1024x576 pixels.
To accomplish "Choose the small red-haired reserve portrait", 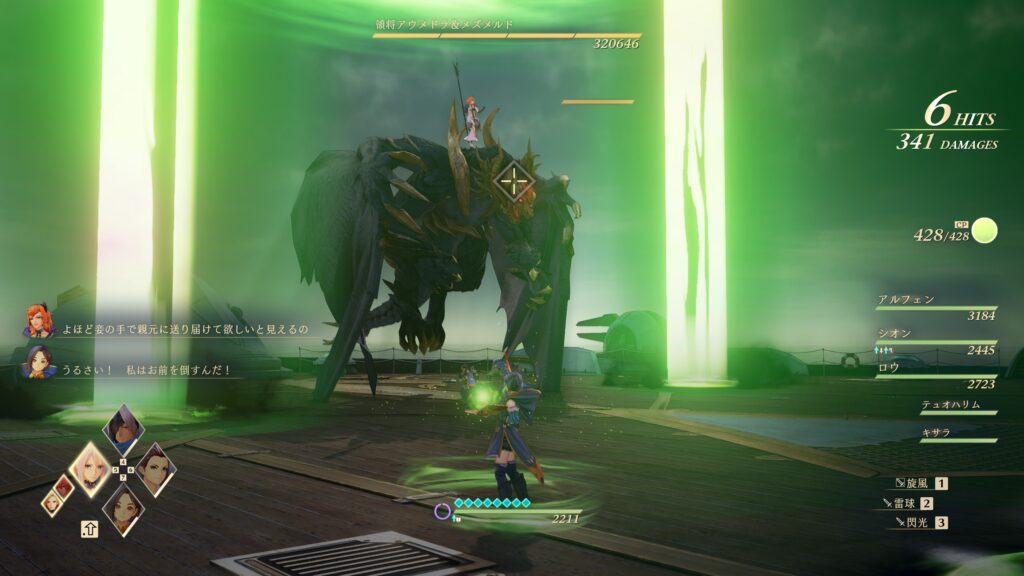I will (63, 485).
